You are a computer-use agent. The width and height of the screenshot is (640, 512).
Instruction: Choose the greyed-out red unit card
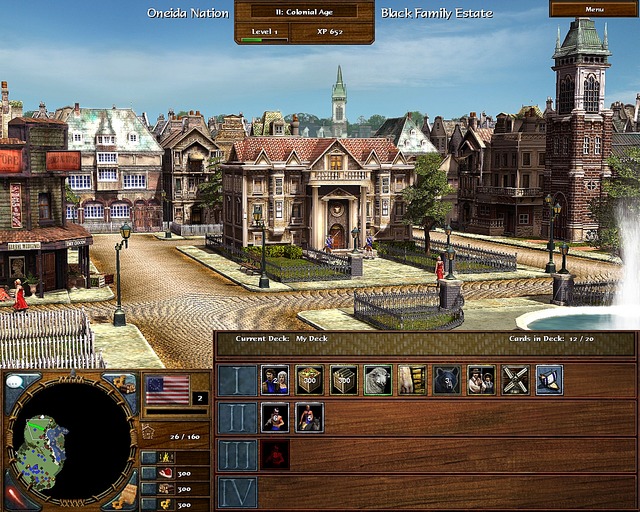275,454
